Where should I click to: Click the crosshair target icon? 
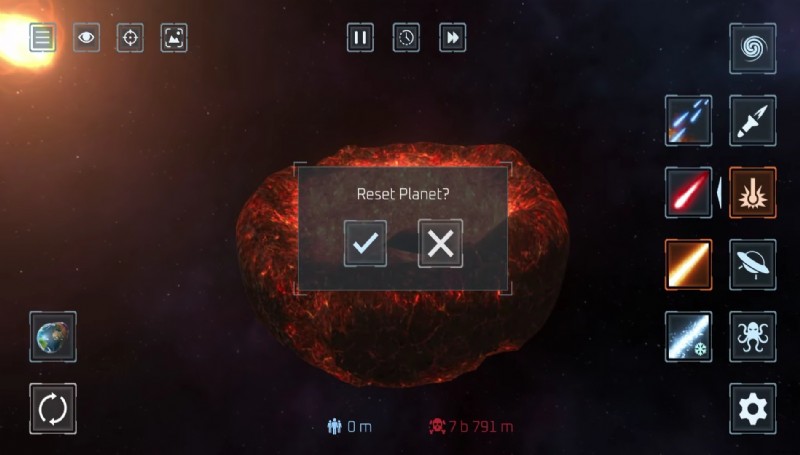[130, 38]
